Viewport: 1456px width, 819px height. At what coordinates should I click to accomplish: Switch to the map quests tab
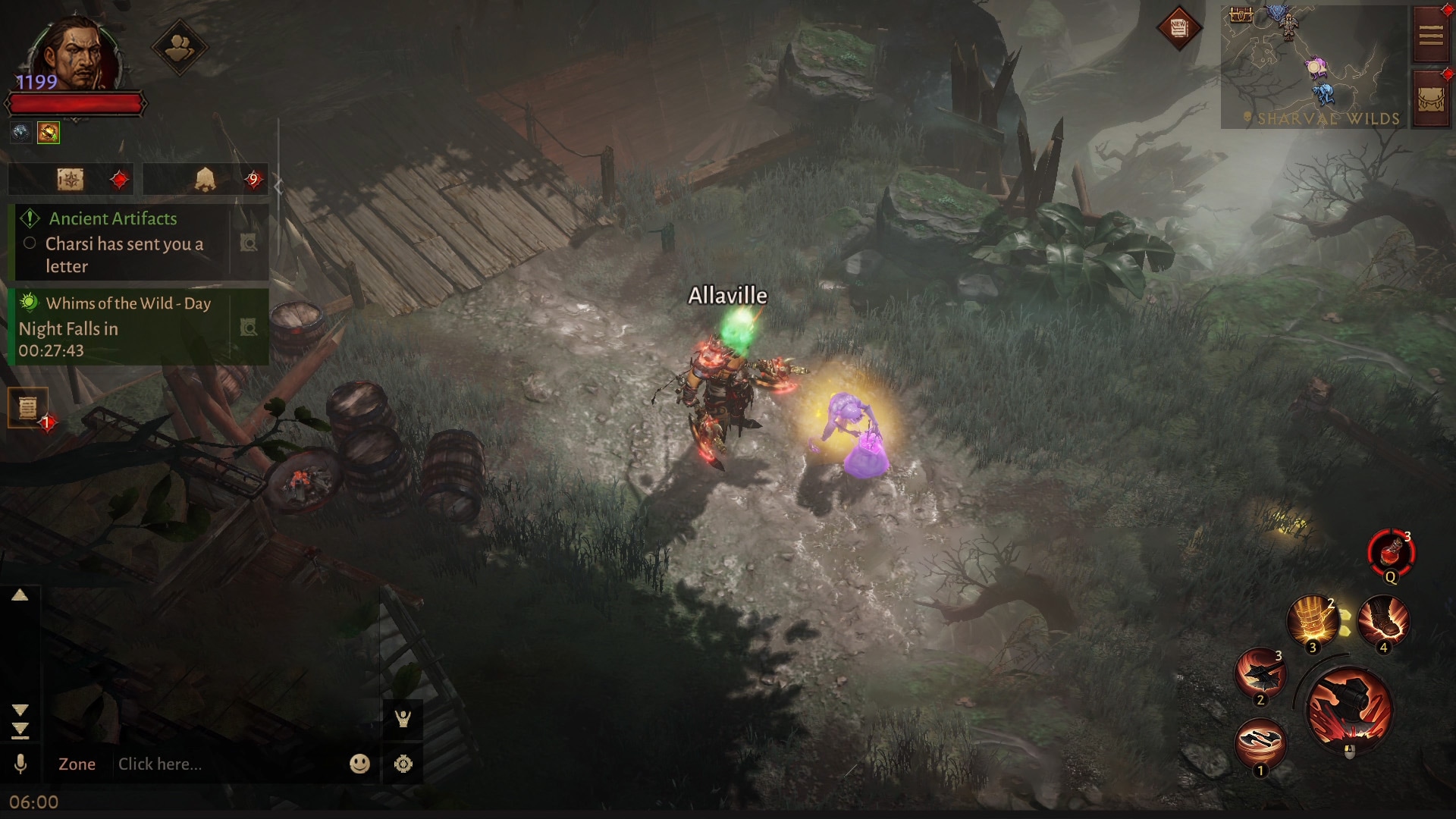pos(71,180)
